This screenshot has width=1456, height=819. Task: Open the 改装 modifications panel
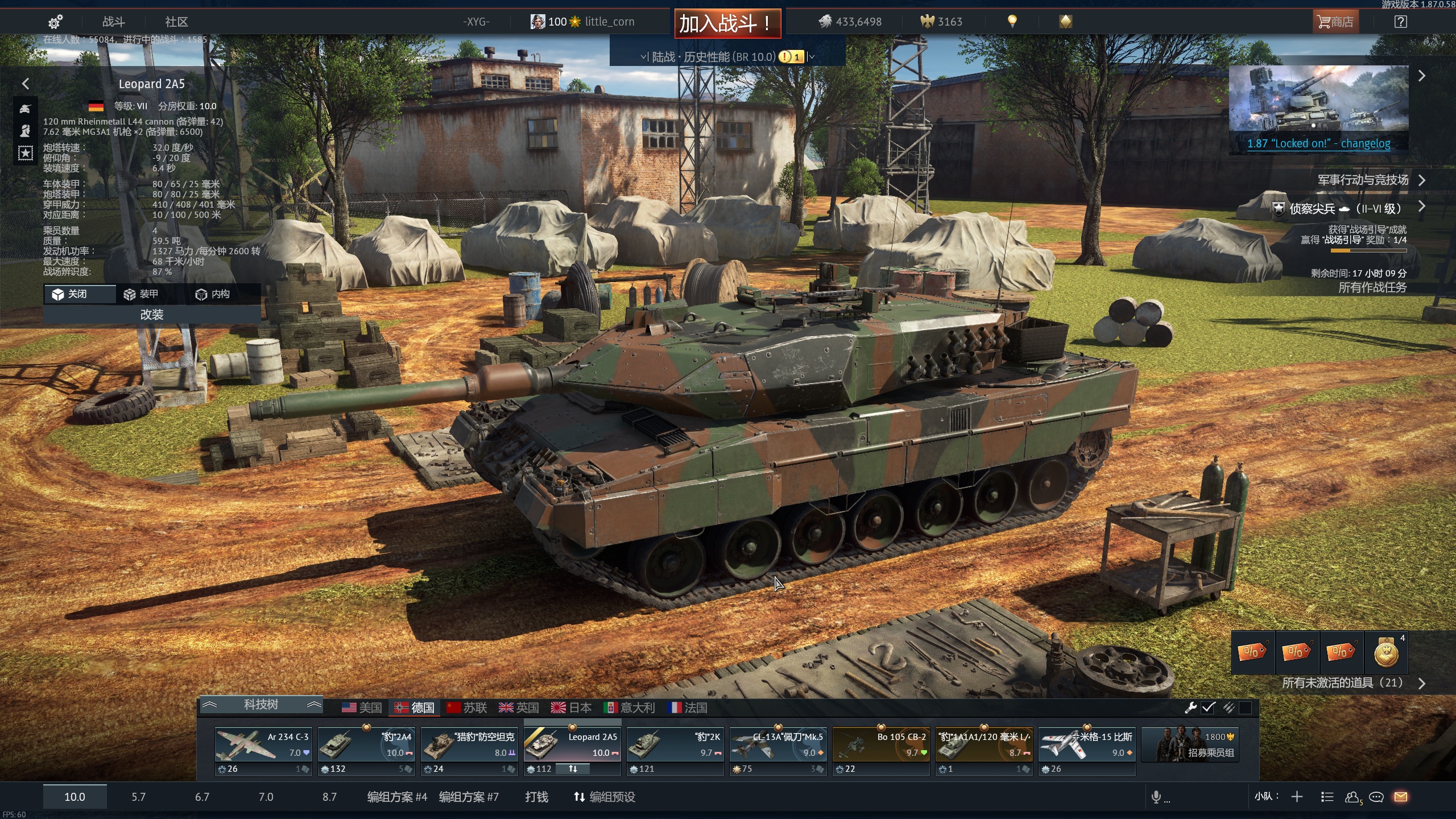(x=152, y=315)
